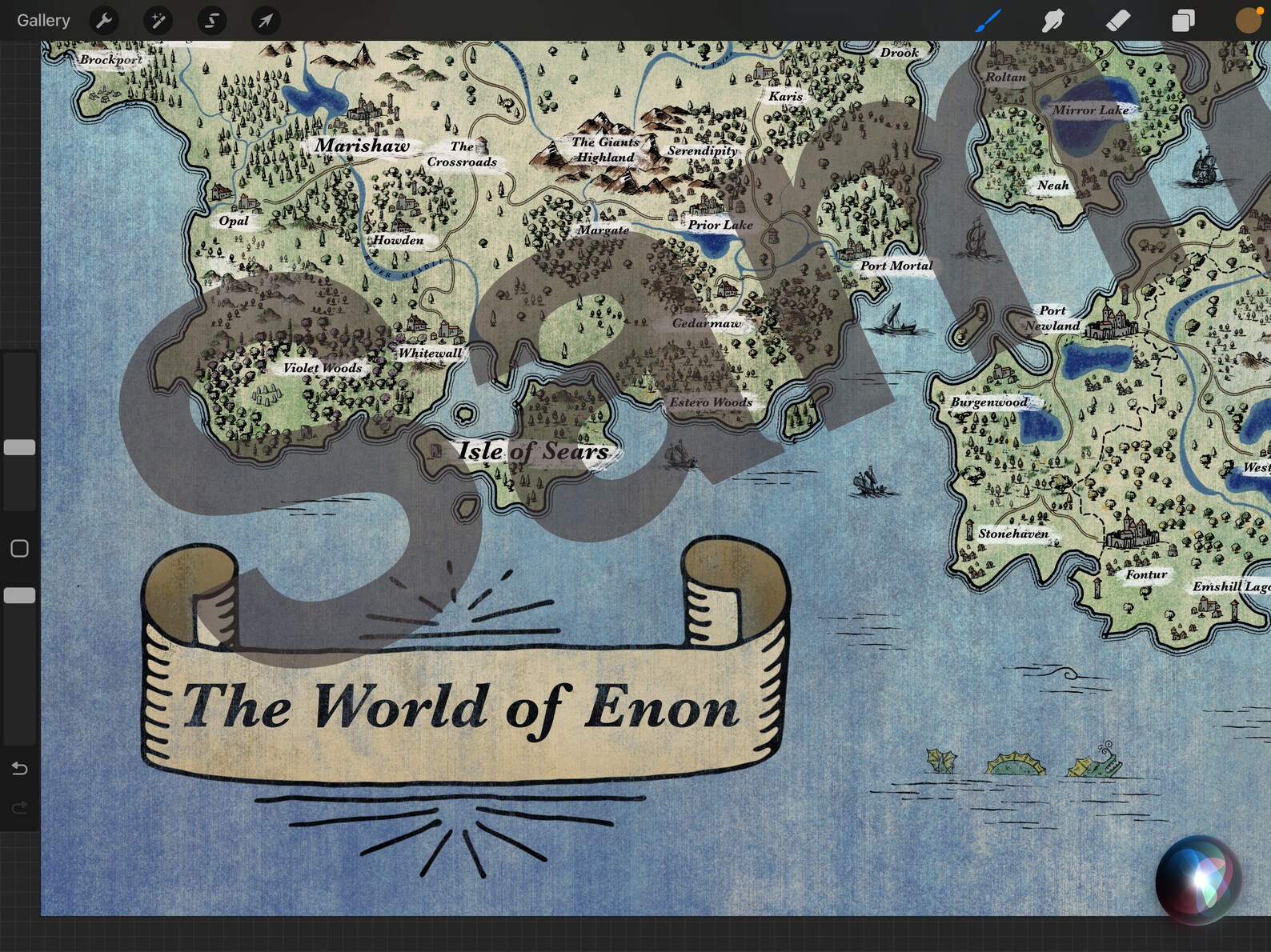1271x952 pixels.
Task: Tap Mirror Lake on the map
Action: [x=1091, y=110]
